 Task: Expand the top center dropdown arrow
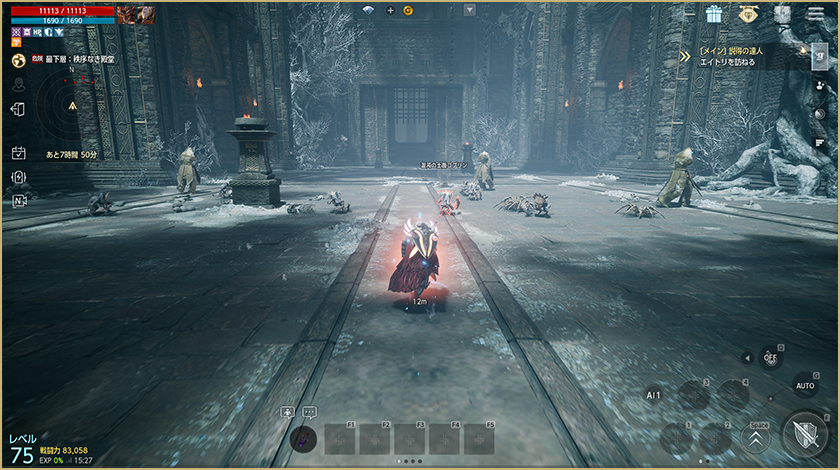coord(470,10)
